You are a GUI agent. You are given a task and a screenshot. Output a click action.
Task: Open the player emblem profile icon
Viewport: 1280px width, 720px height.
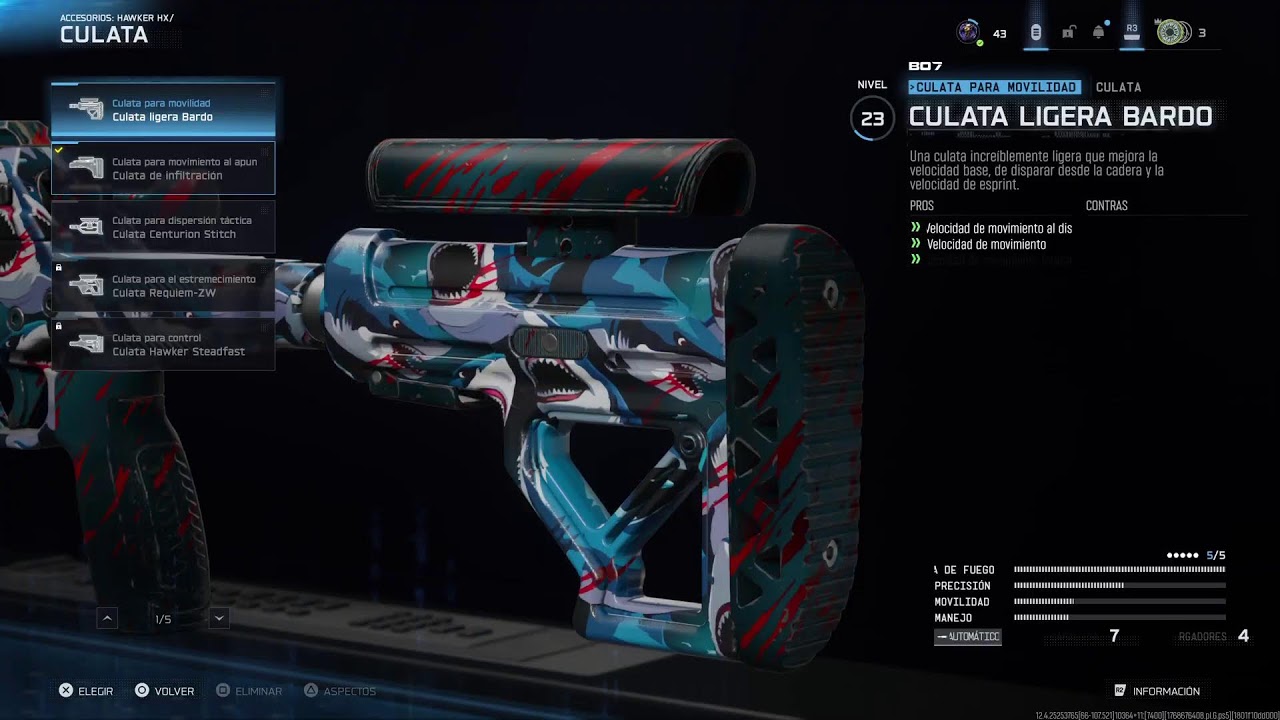968,32
